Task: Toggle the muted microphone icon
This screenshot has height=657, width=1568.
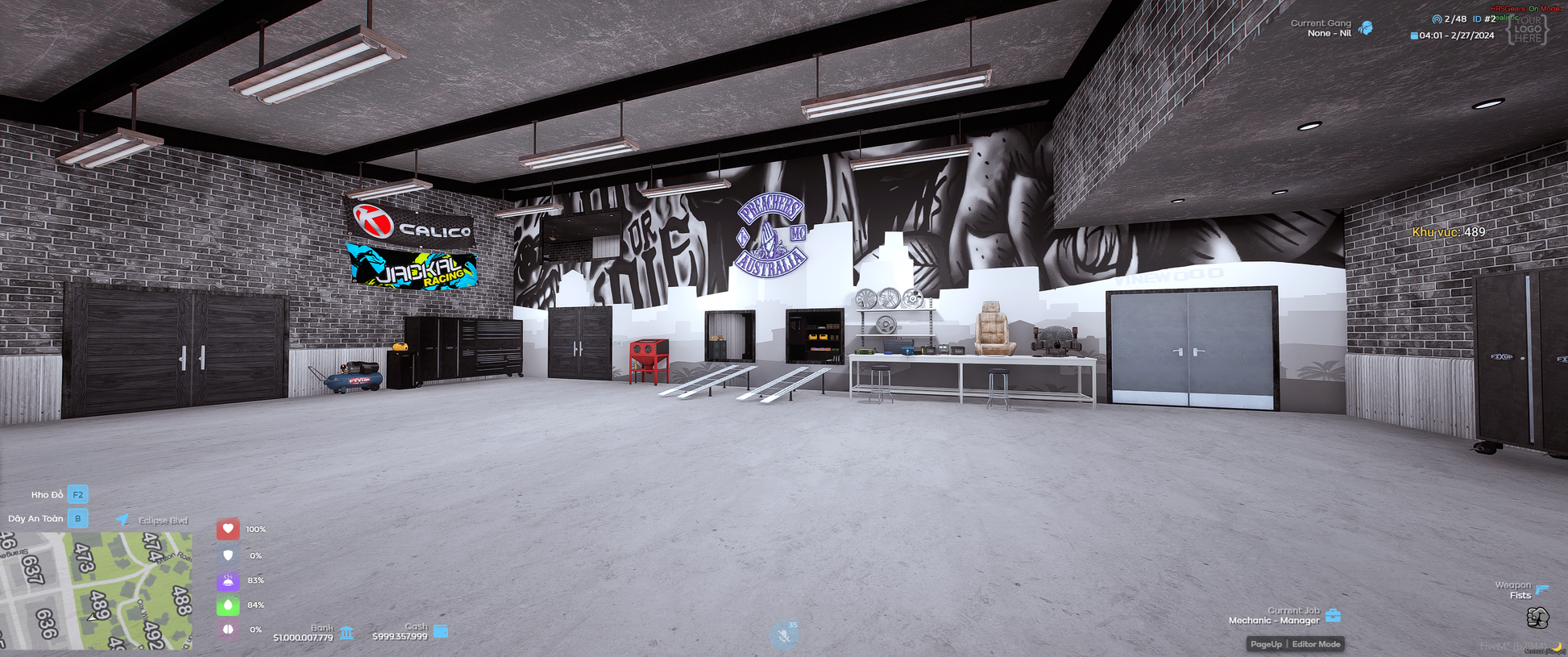Action: [783, 636]
